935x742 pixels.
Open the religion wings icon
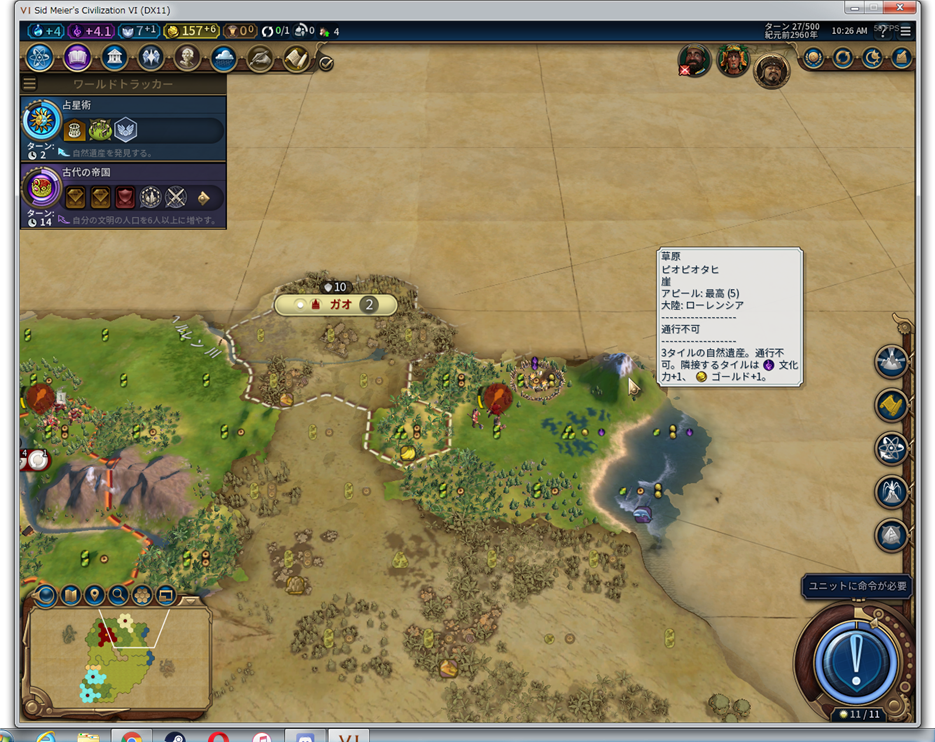[x=151, y=58]
